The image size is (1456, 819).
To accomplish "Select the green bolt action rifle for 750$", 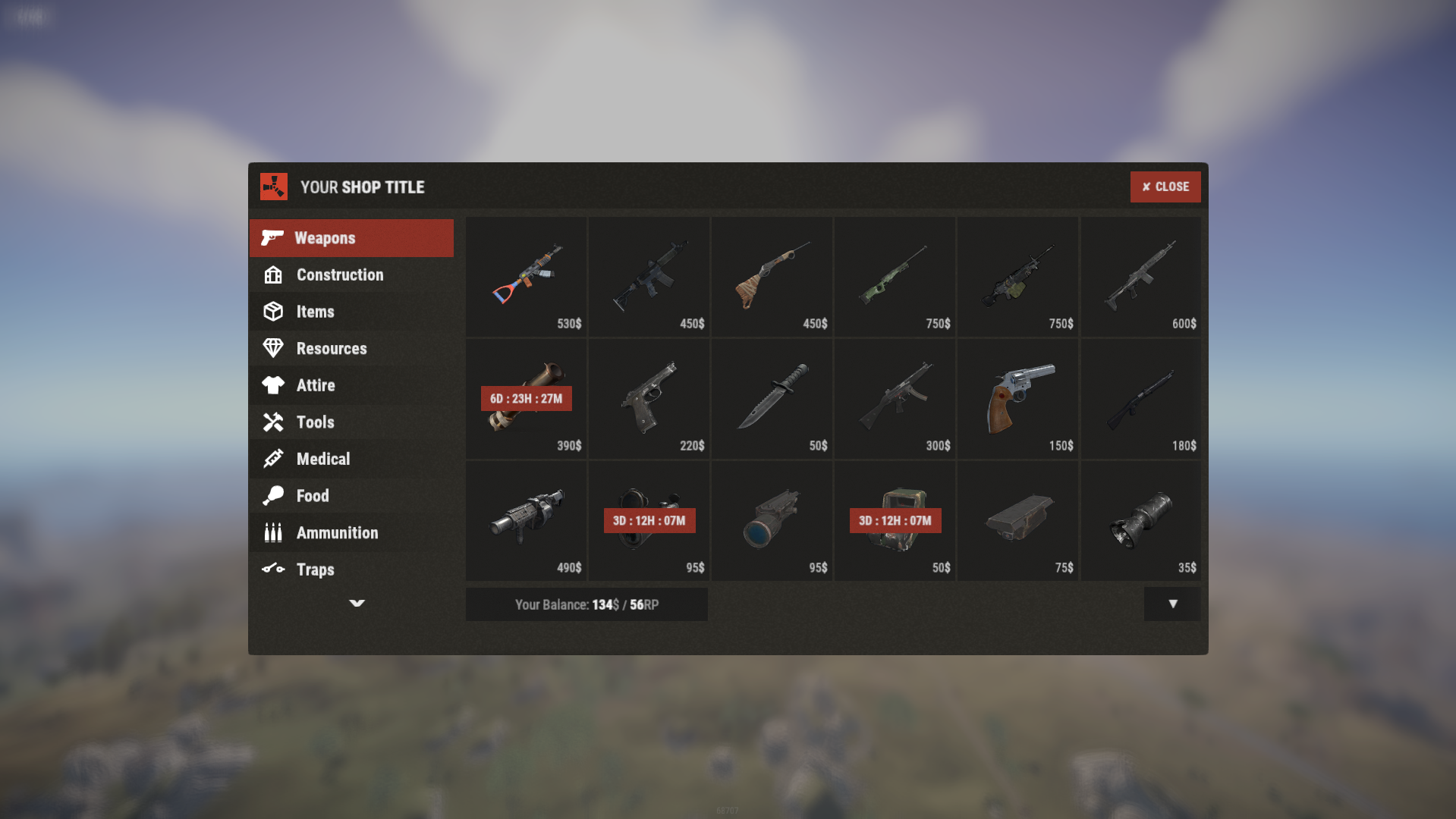I will click(x=895, y=277).
